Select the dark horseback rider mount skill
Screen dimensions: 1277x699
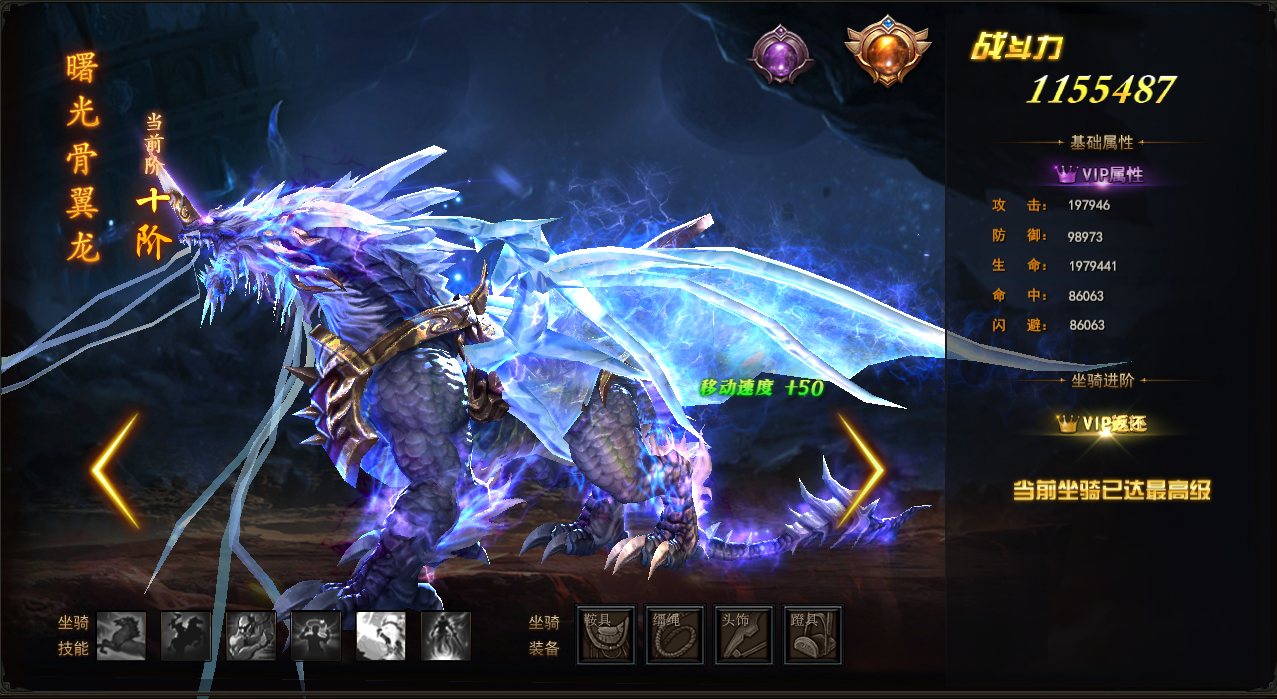pos(186,636)
